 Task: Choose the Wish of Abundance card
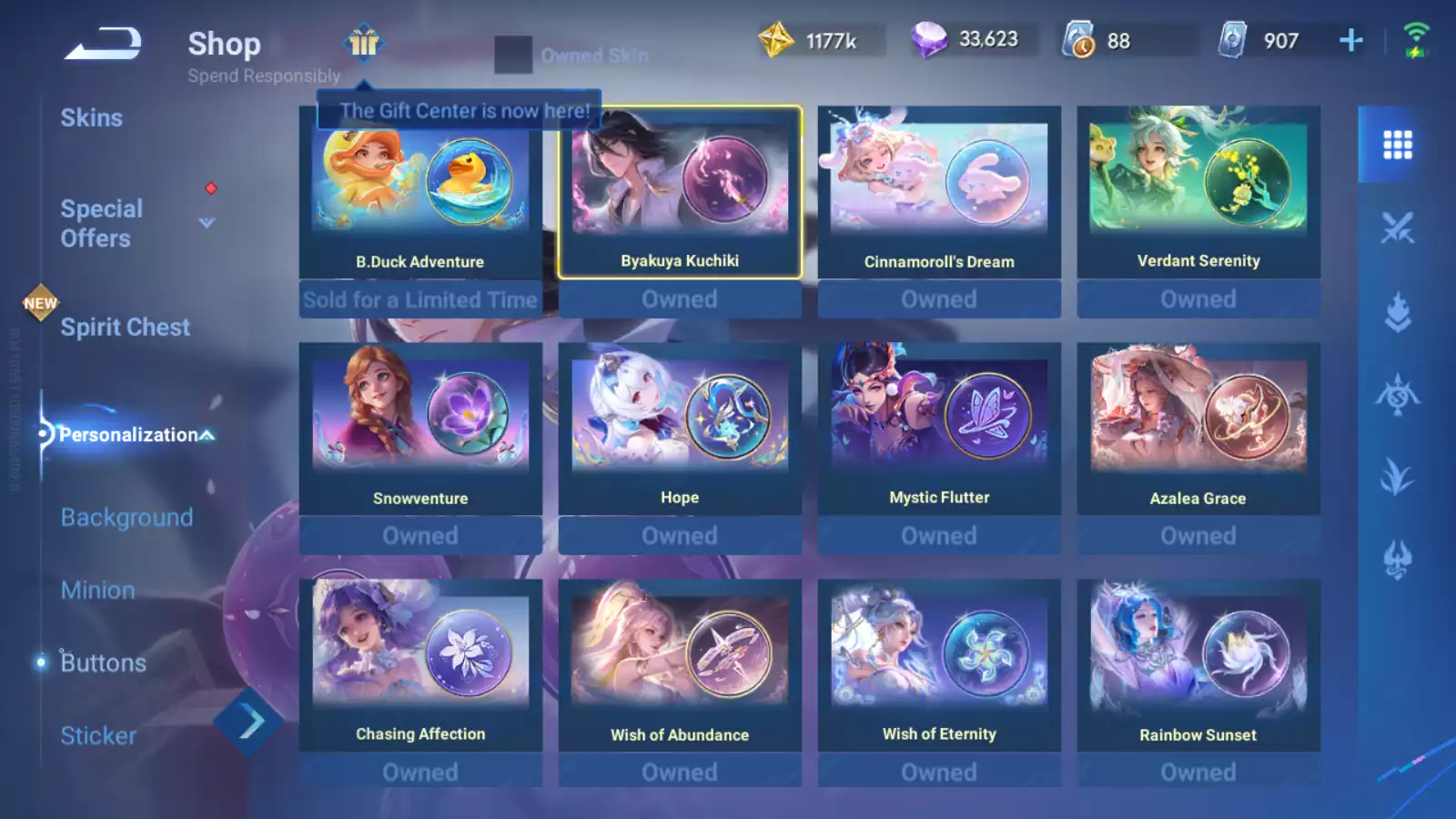tap(679, 666)
